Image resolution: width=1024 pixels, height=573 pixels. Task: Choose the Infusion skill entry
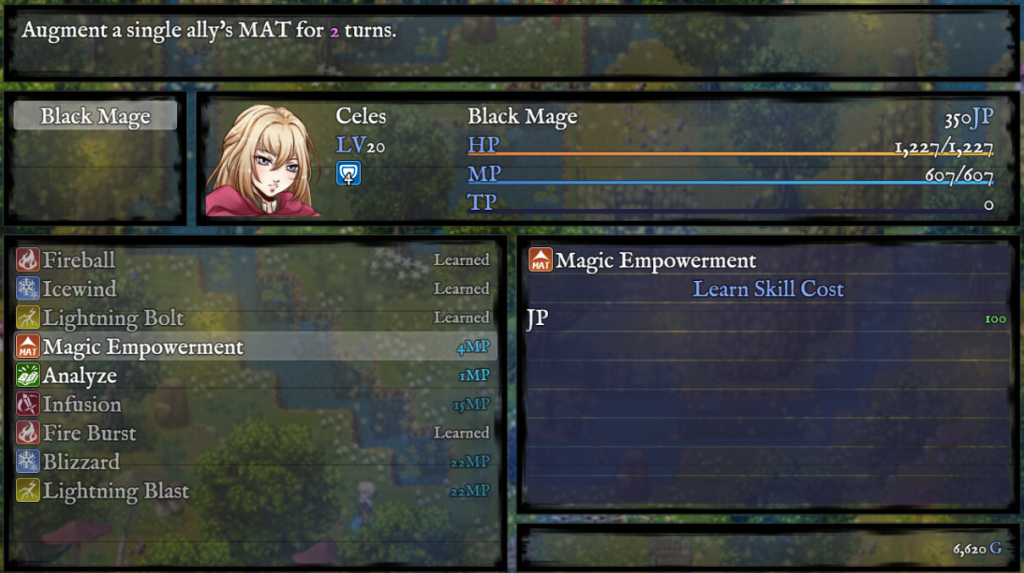pos(254,405)
